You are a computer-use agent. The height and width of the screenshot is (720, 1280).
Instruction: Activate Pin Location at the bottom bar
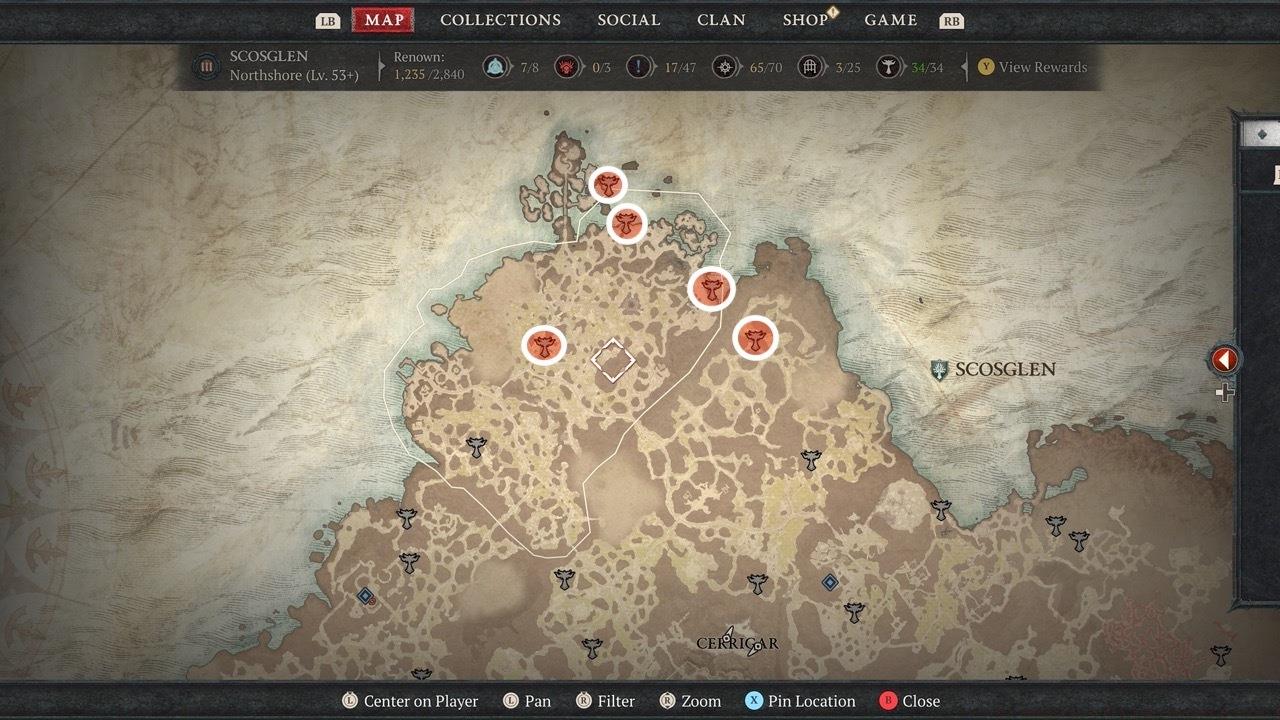[800, 701]
